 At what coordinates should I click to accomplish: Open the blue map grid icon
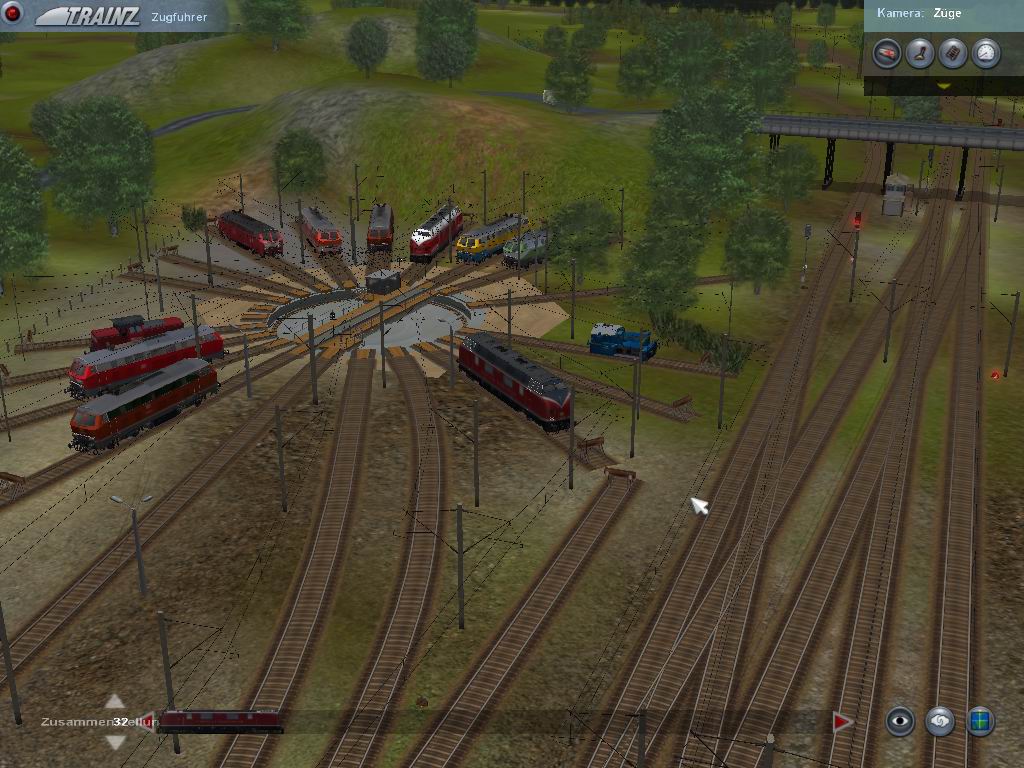point(980,721)
